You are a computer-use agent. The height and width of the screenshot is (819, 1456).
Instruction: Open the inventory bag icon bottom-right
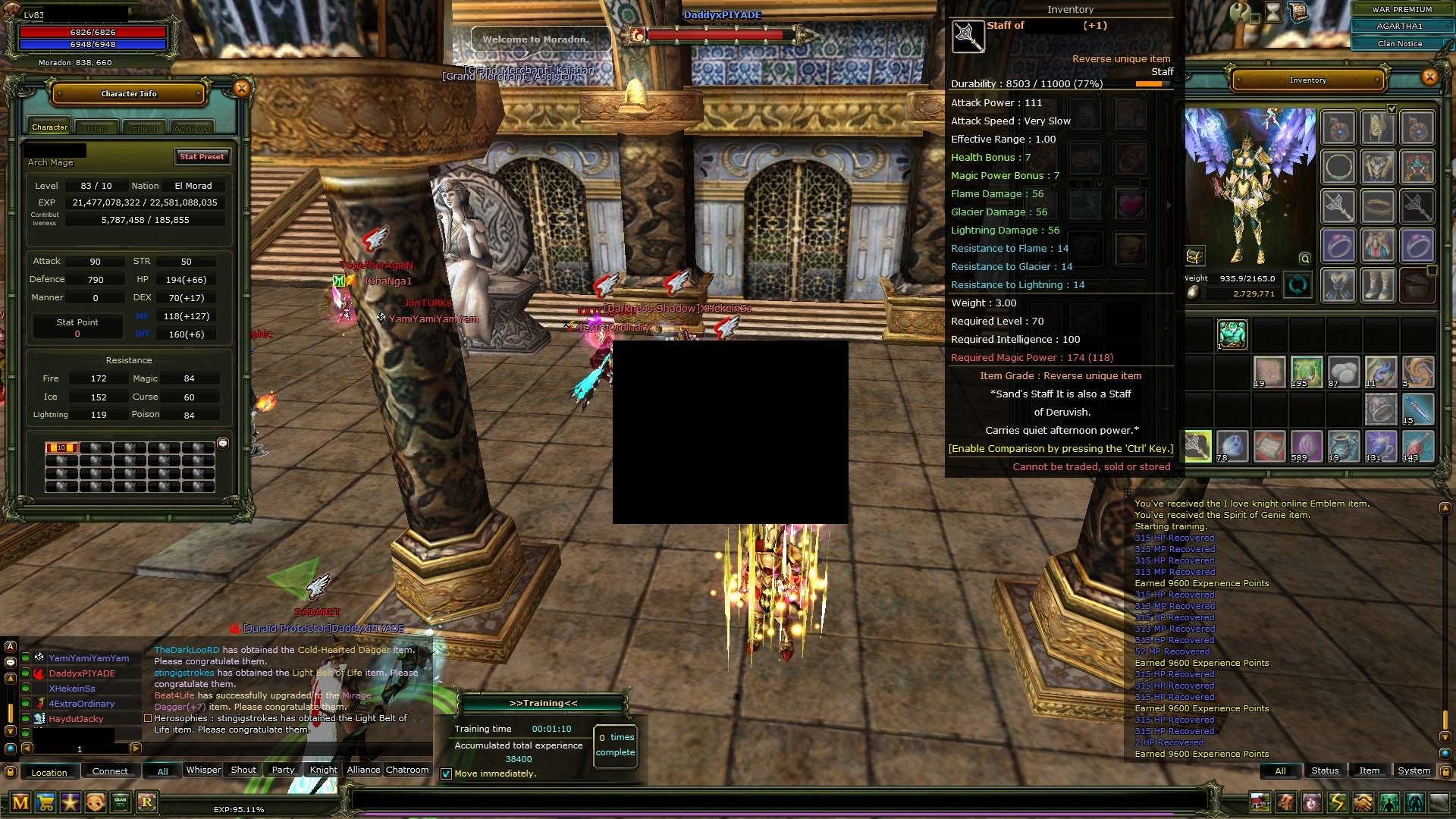click(x=1285, y=802)
